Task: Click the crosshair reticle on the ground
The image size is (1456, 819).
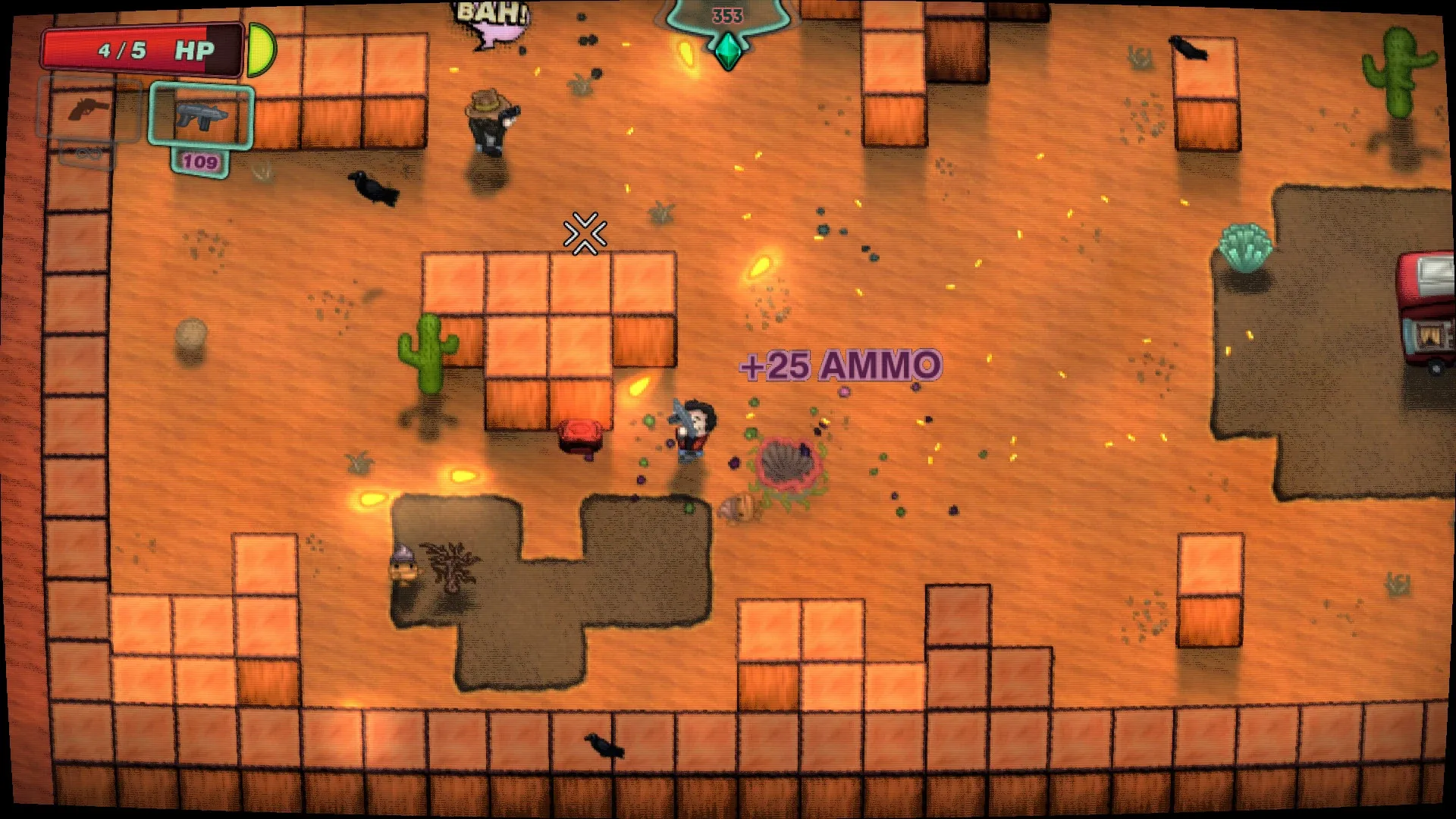Action: pyautogui.click(x=585, y=233)
